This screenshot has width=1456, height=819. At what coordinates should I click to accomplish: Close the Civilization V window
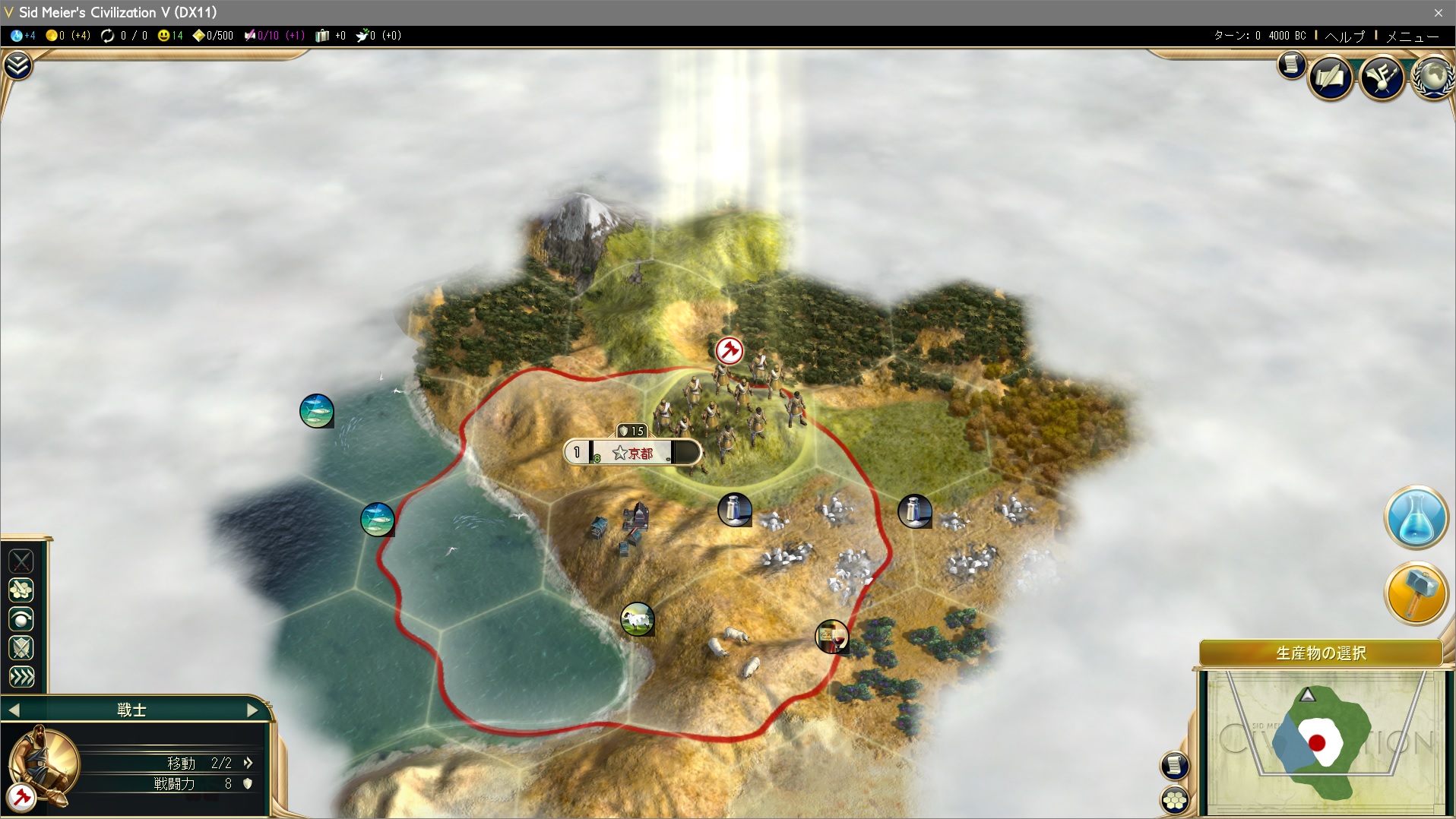(x=1438, y=12)
